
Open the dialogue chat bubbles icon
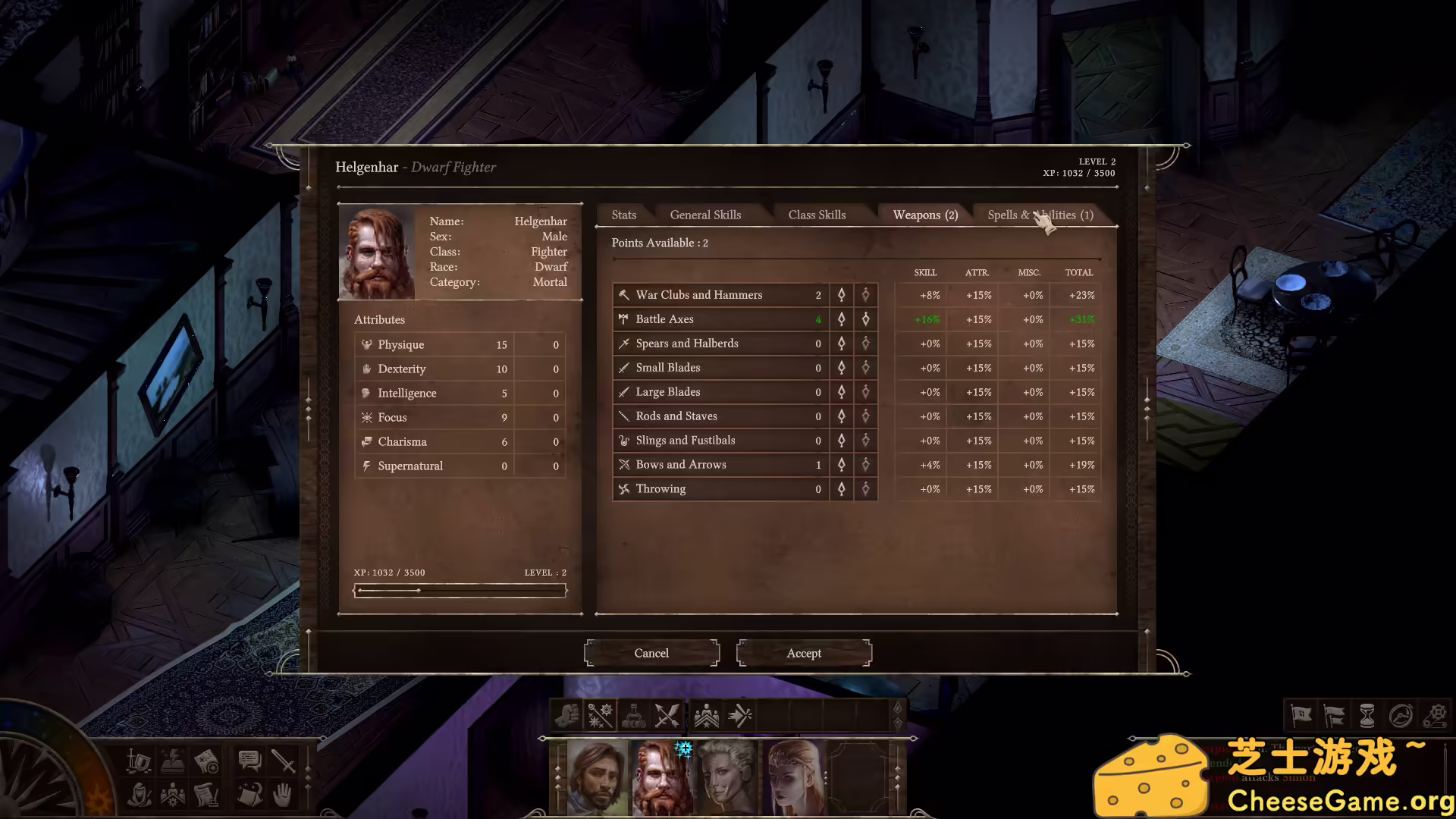click(x=249, y=761)
